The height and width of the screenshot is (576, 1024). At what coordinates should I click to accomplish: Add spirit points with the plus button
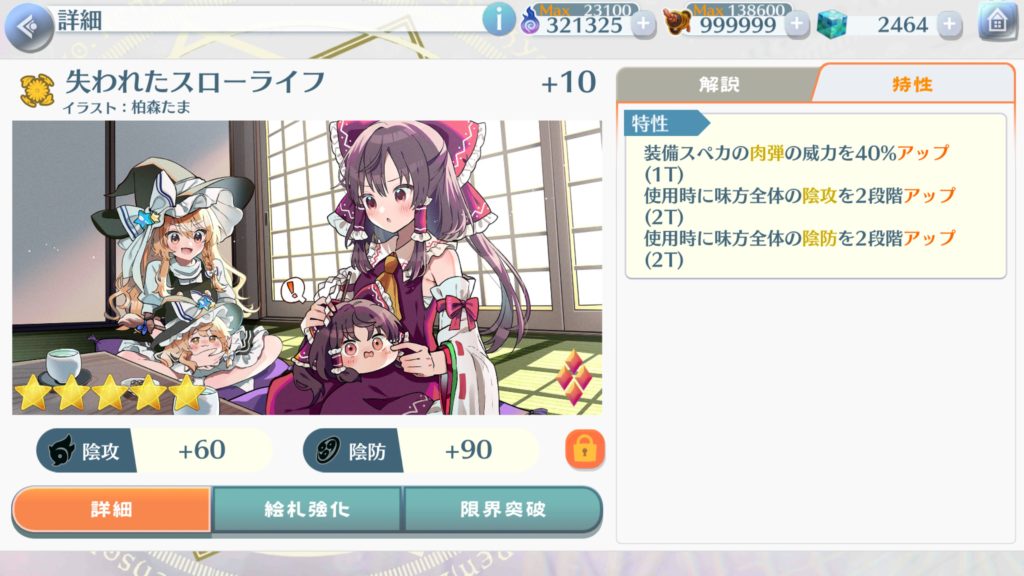pos(643,24)
